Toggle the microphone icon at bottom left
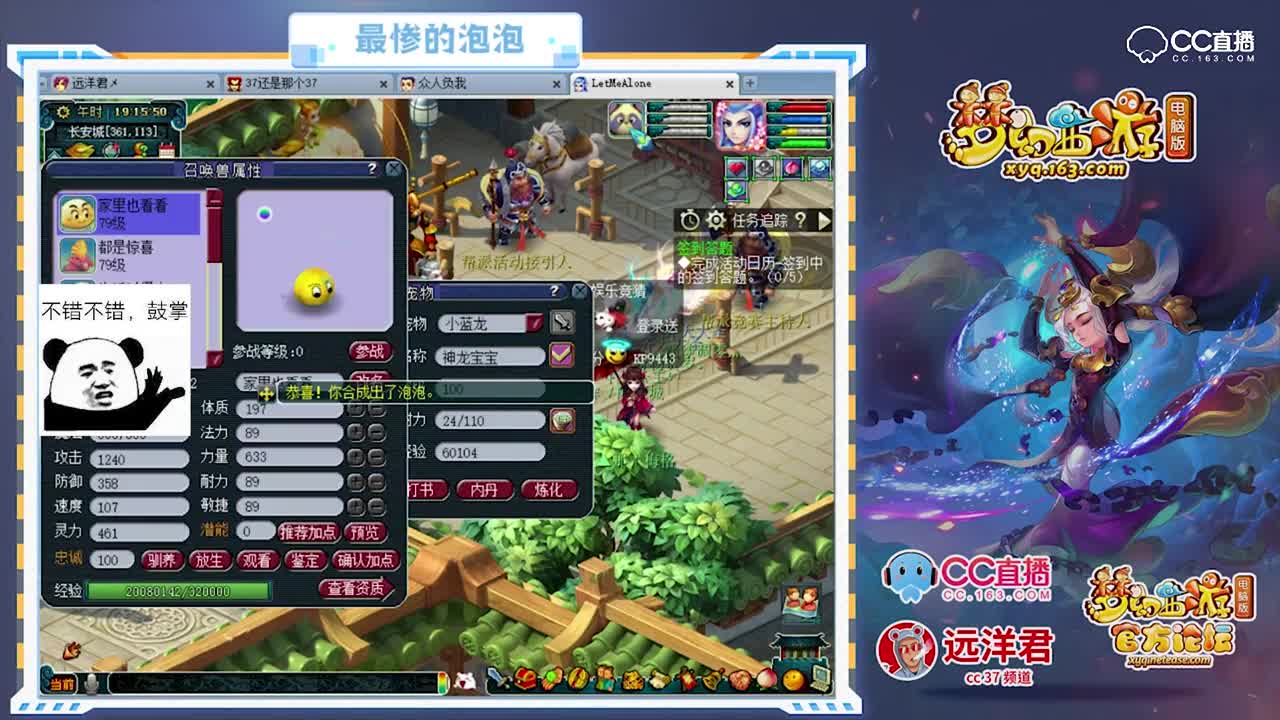This screenshot has width=1280, height=720. (93, 685)
